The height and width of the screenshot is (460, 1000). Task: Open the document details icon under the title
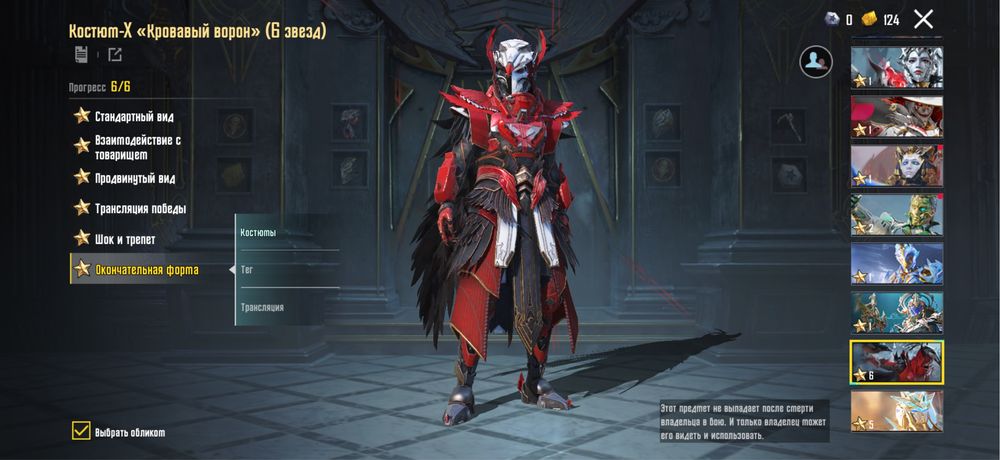pos(80,54)
